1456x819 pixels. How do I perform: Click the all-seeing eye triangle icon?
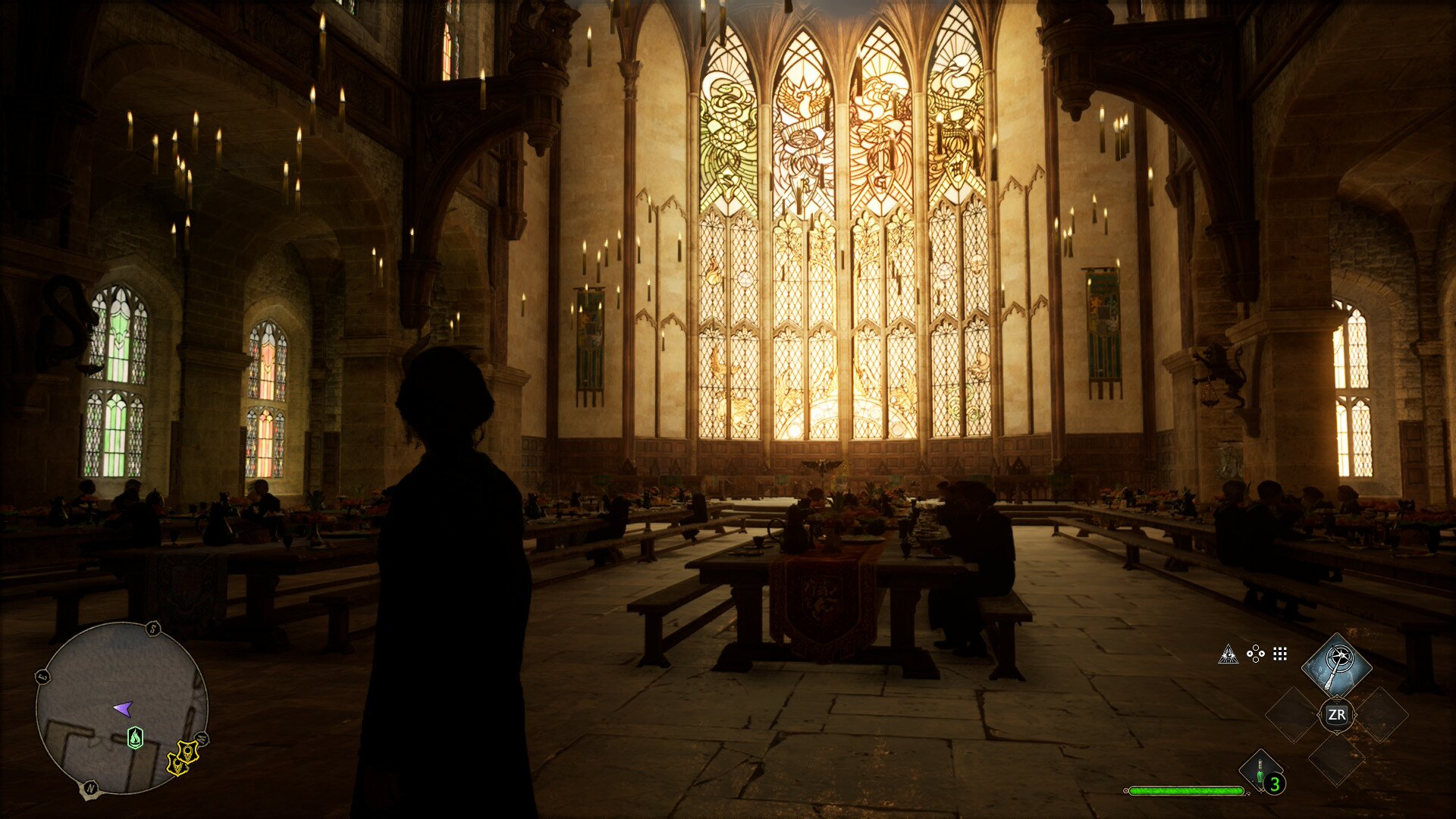click(1228, 654)
